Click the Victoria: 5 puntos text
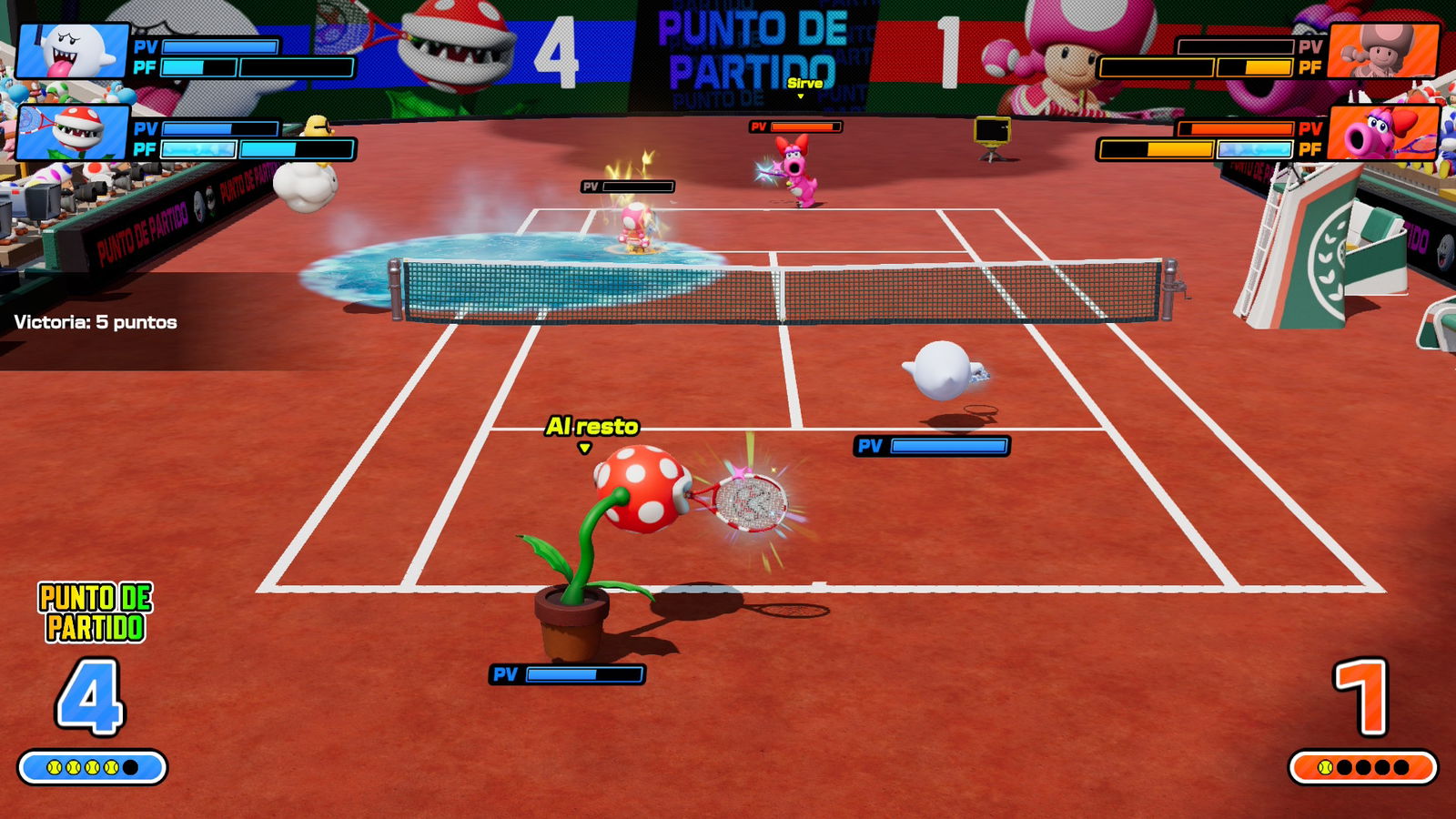Screen dimensions: 1456x819 point(96,320)
